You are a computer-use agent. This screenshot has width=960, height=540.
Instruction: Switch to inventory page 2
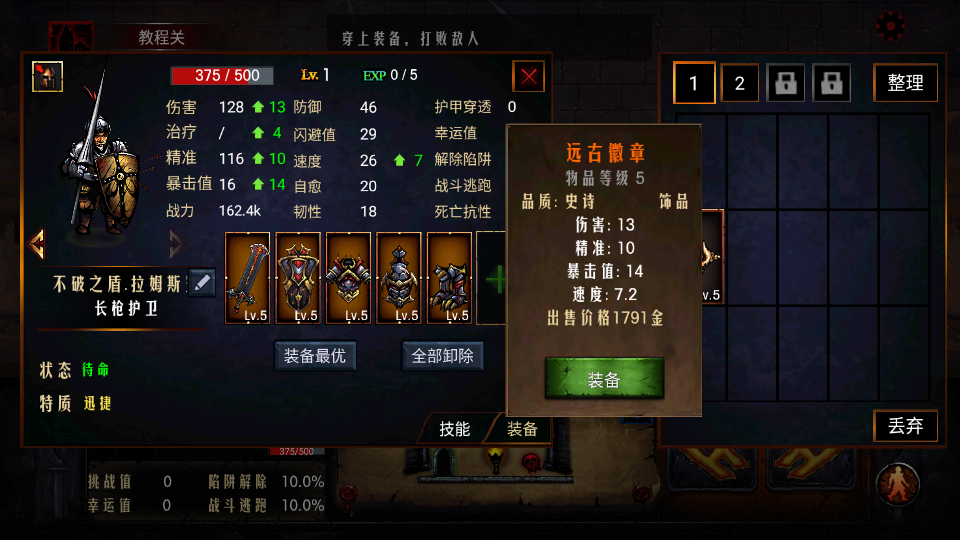coord(740,83)
